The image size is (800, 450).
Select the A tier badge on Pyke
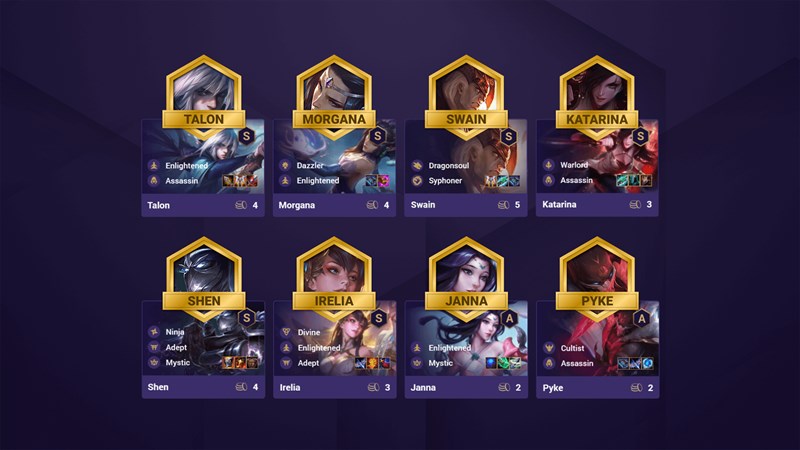point(641,318)
